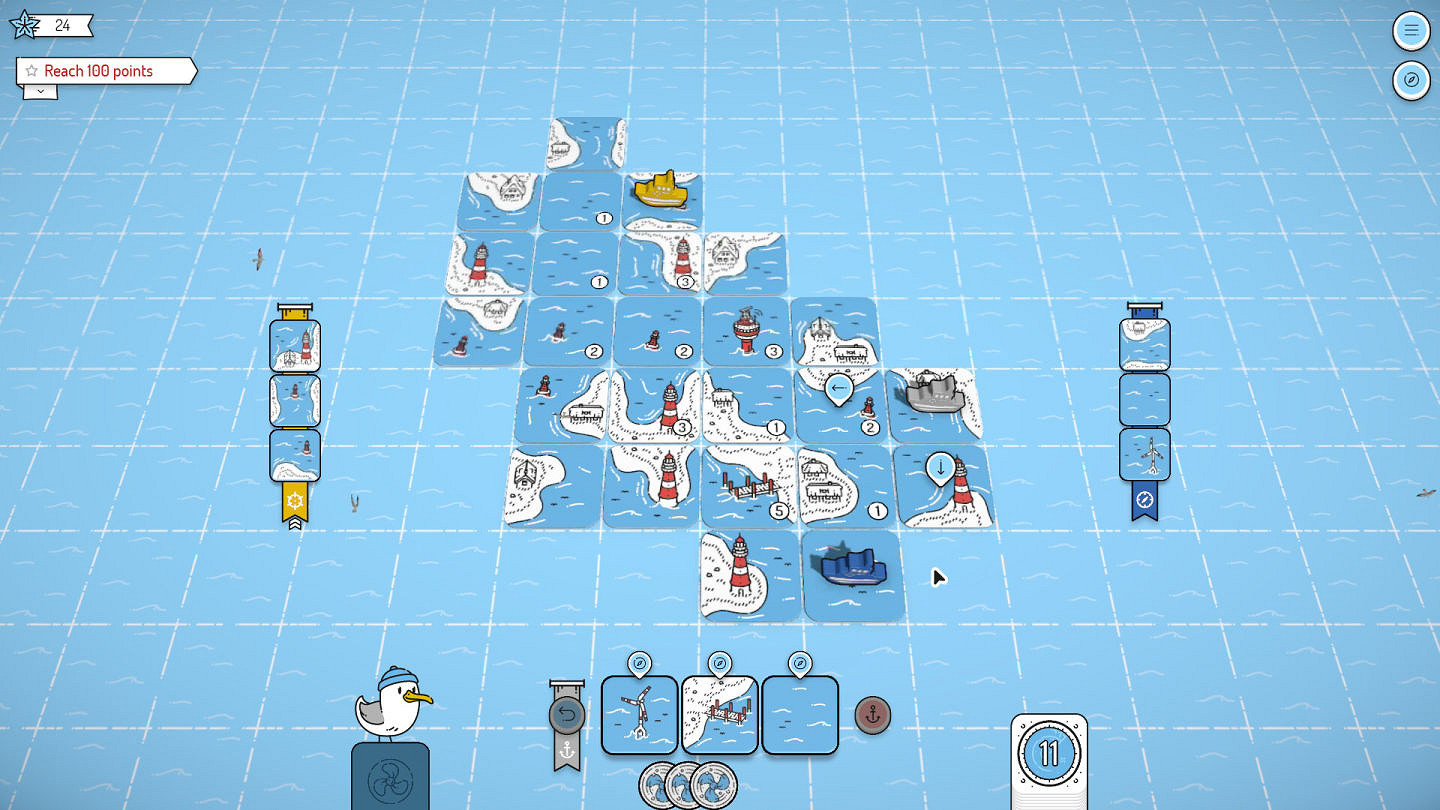This screenshot has height=810, width=1440.
Task: Expand the Reach 100 points quest banner
Action: (39, 91)
